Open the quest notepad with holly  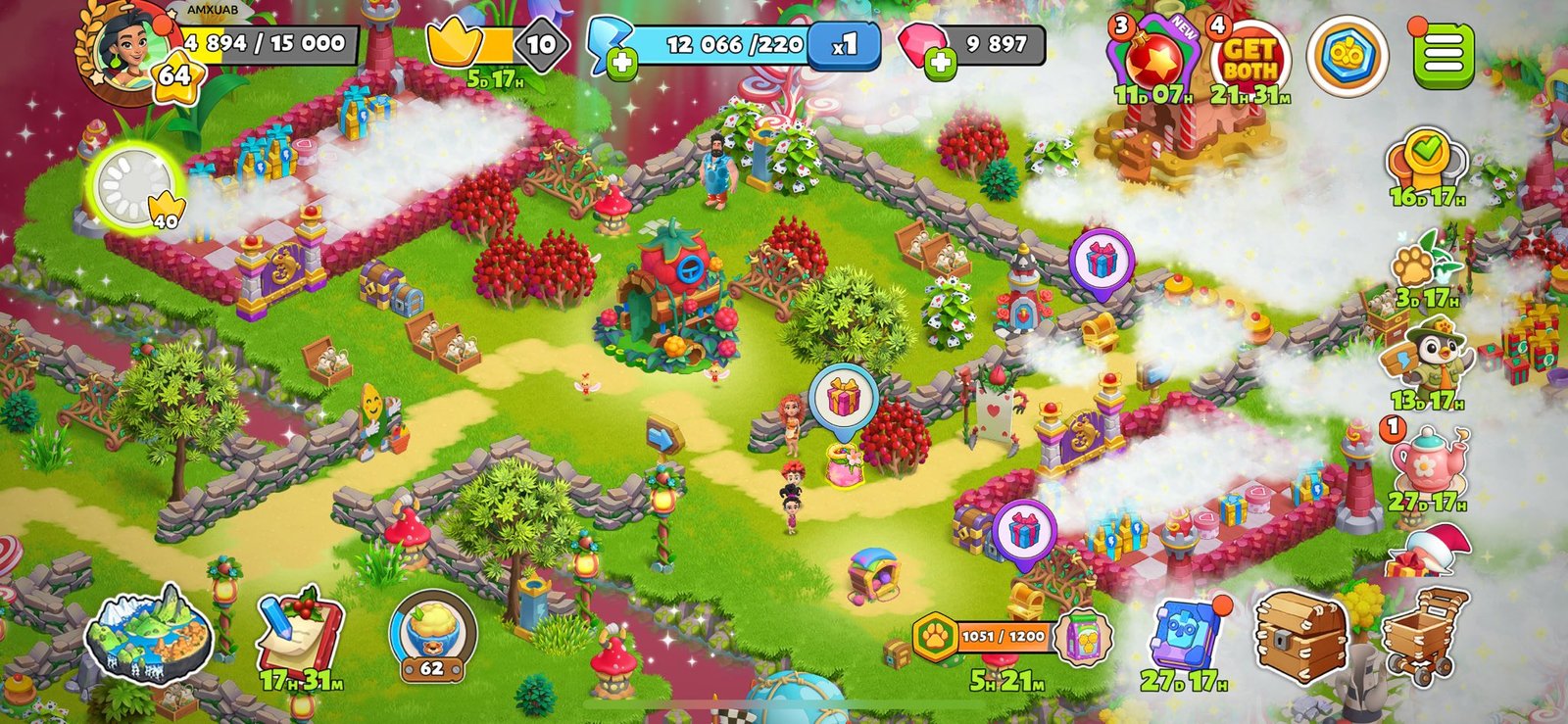pyautogui.click(x=299, y=632)
